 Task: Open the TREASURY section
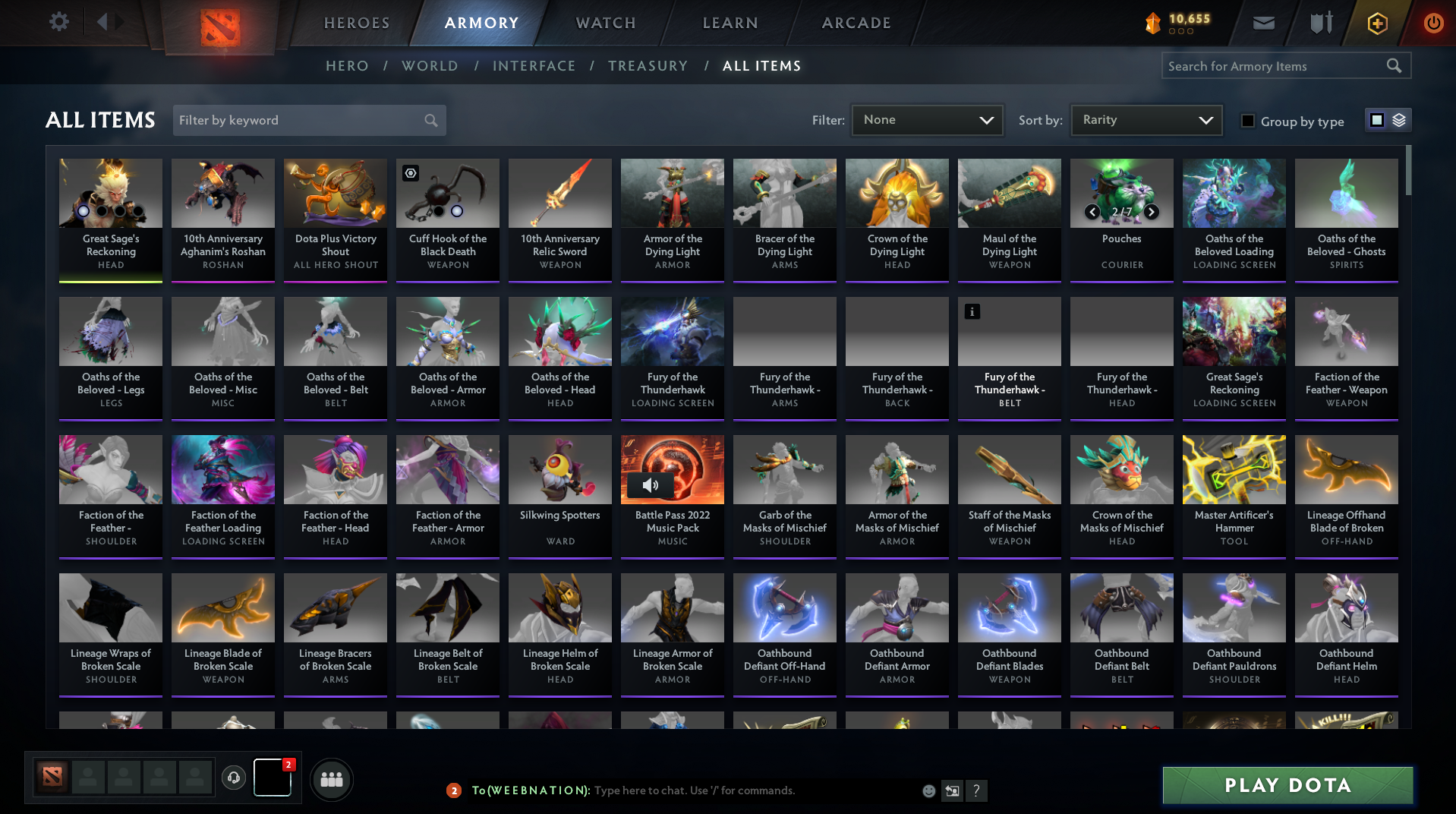coord(648,66)
